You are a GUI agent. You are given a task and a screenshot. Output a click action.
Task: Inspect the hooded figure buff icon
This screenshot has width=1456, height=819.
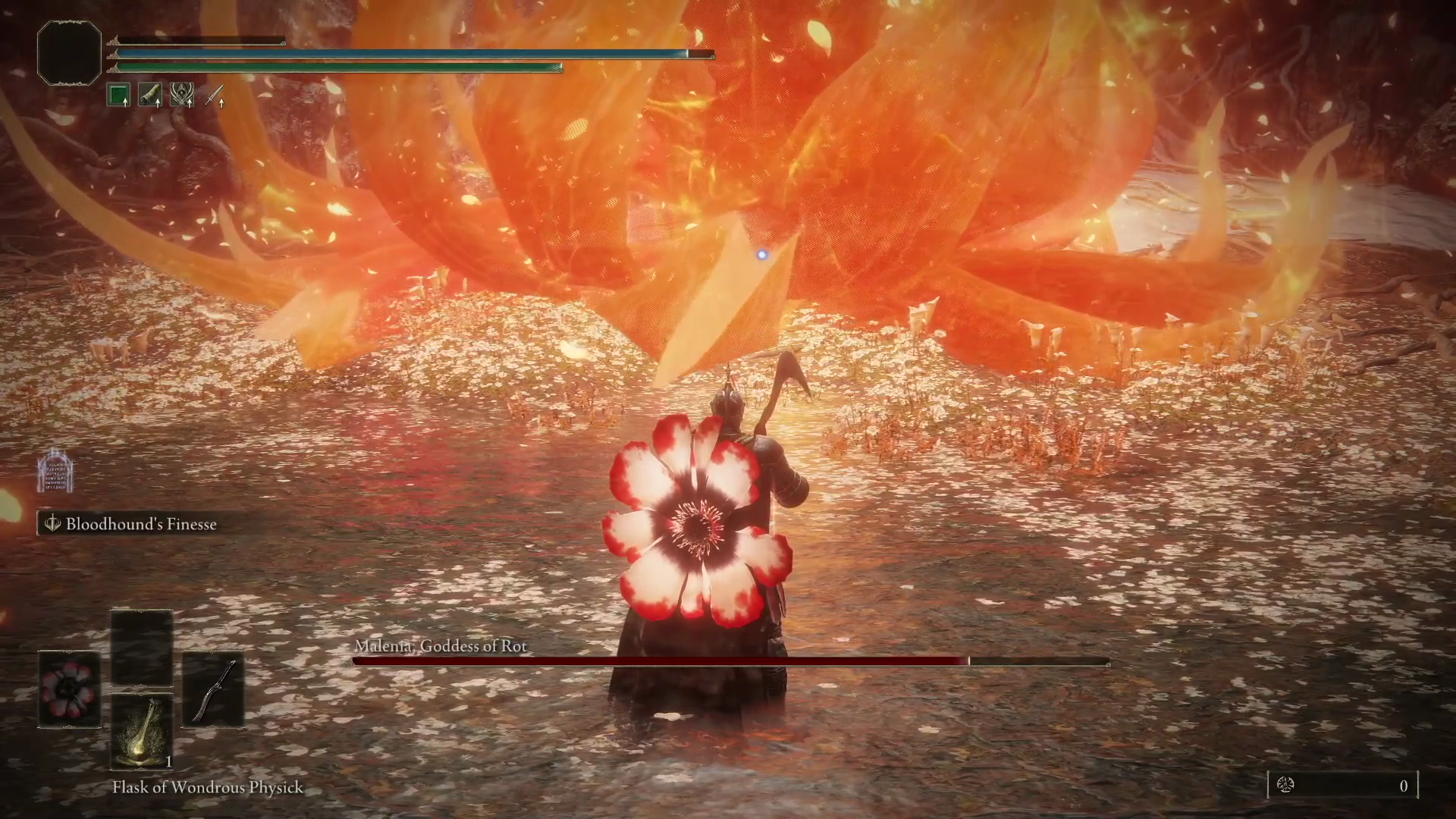(183, 96)
